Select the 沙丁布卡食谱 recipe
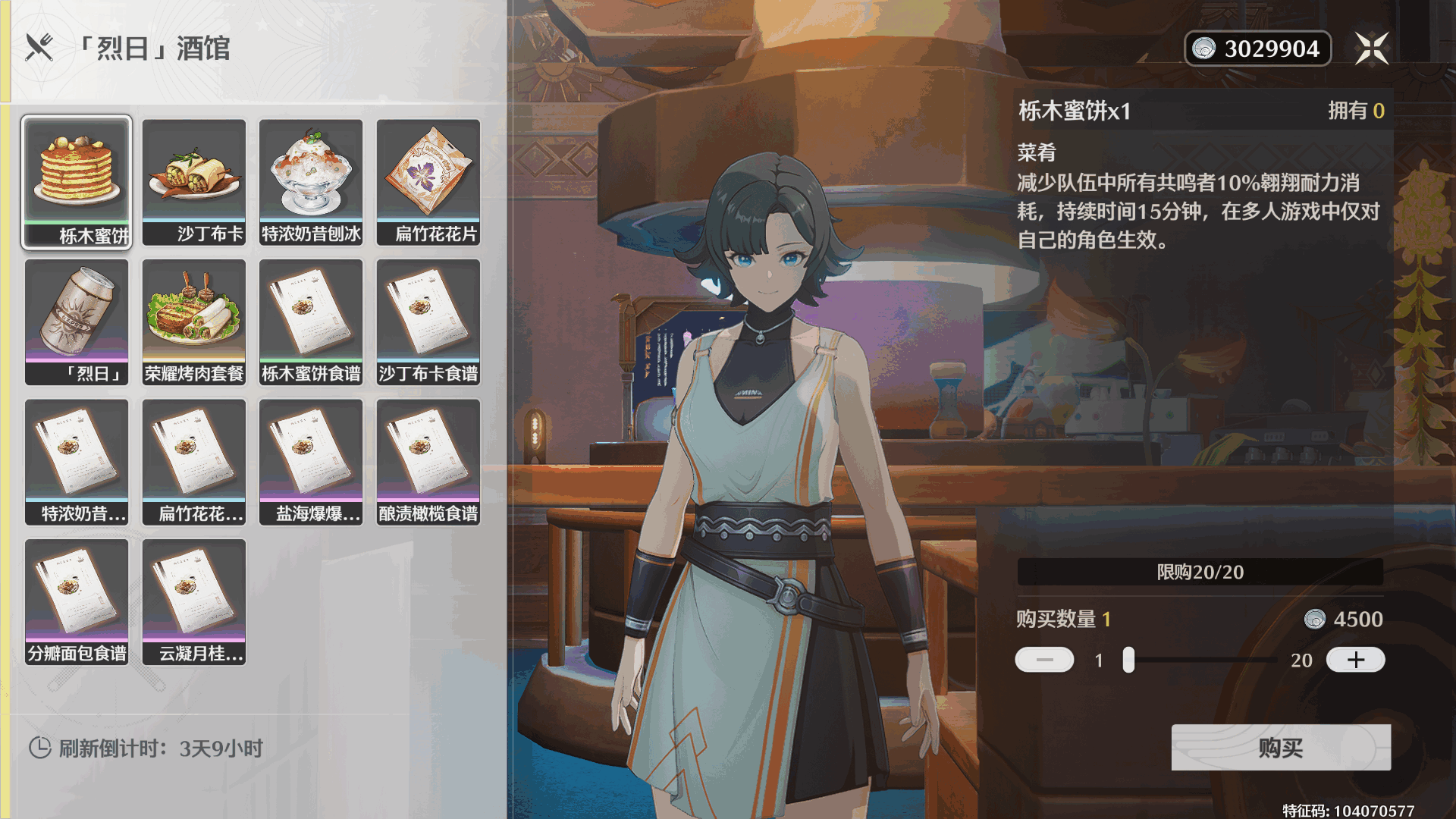Viewport: 1456px width, 819px height. click(x=428, y=322)
